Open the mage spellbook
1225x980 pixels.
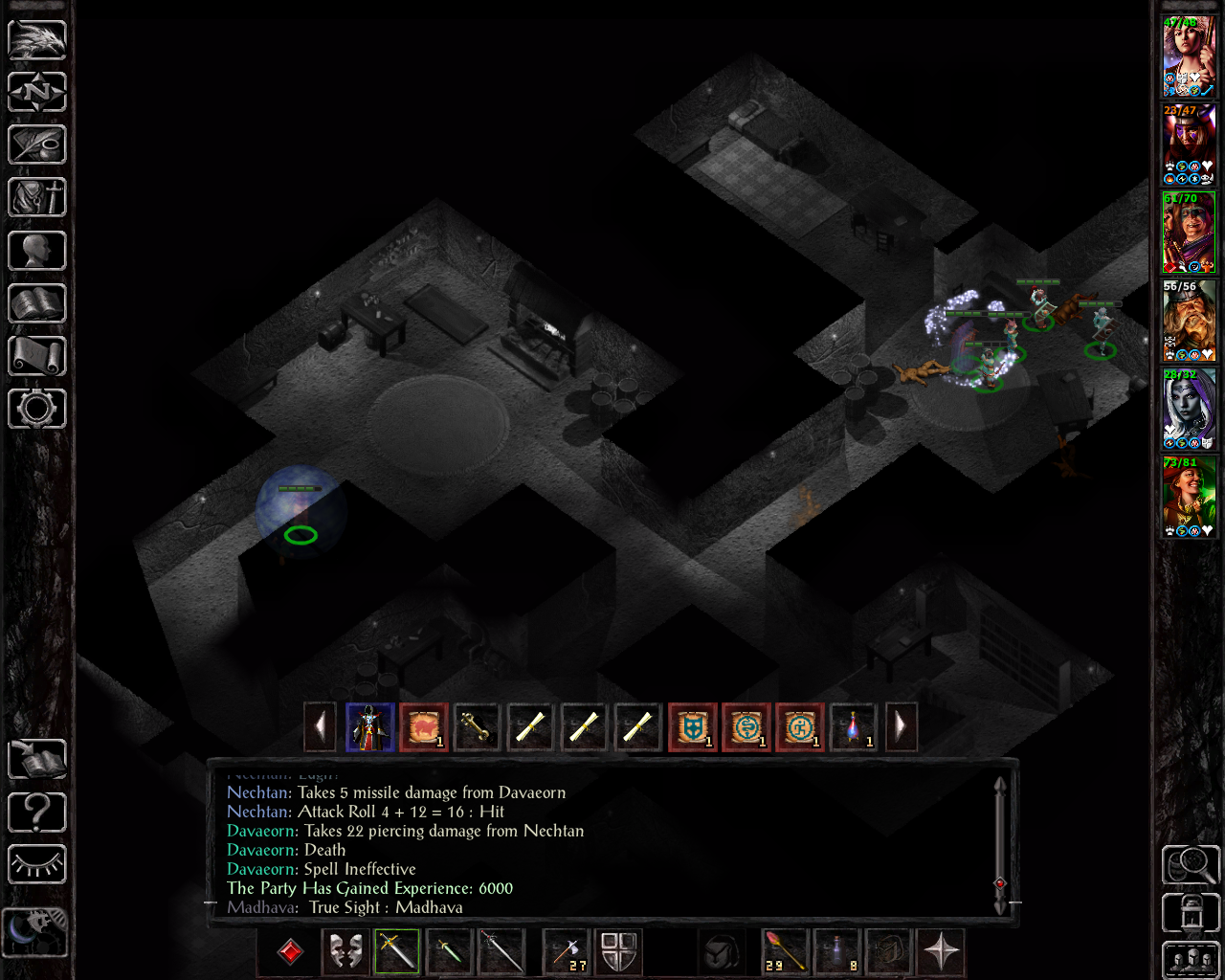click(x=37, y=304)
